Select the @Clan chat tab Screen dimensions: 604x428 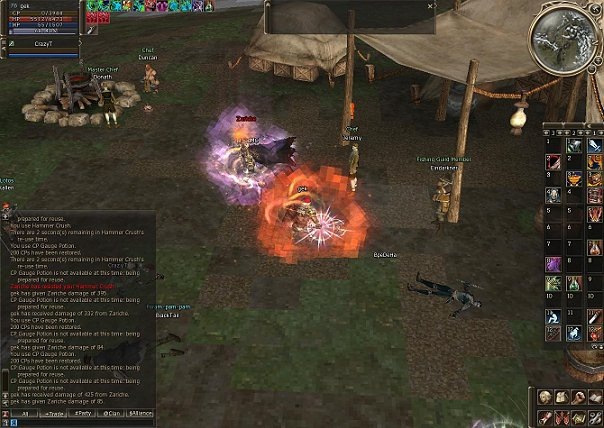coord(113,412)
